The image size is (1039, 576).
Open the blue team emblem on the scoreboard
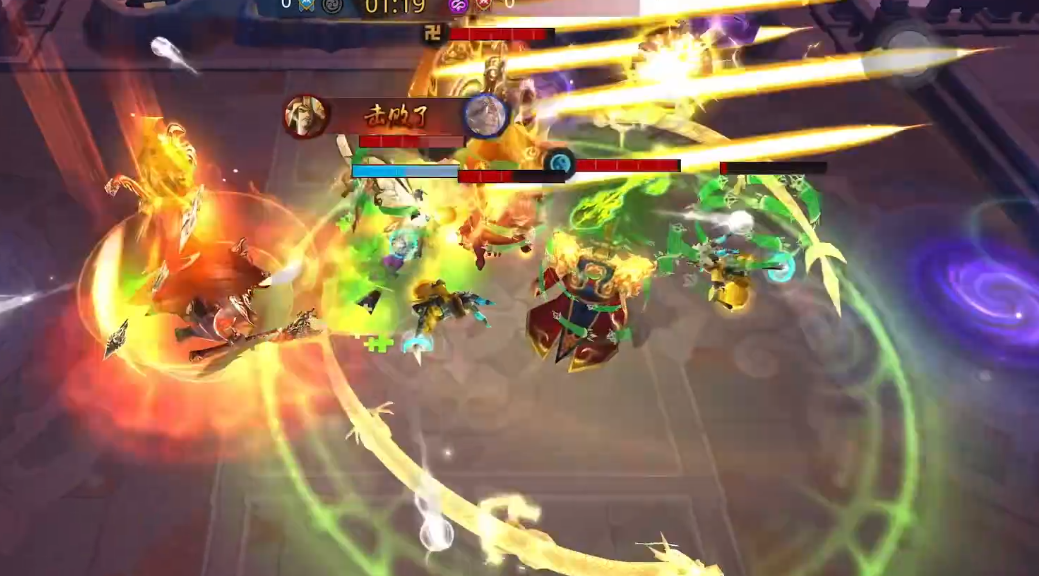point(308,5)
